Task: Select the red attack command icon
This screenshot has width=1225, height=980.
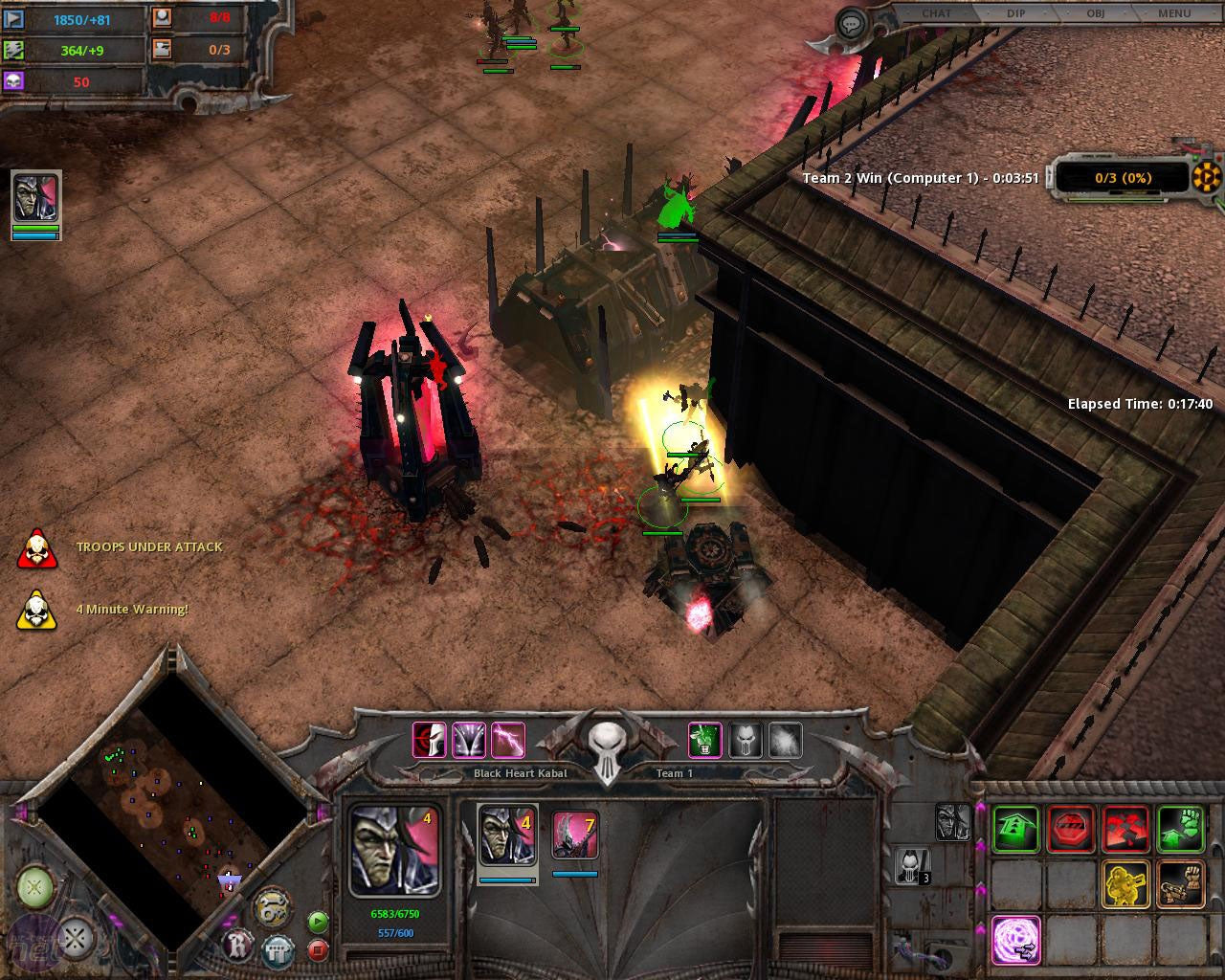Action: click(x=1124, y=828)
